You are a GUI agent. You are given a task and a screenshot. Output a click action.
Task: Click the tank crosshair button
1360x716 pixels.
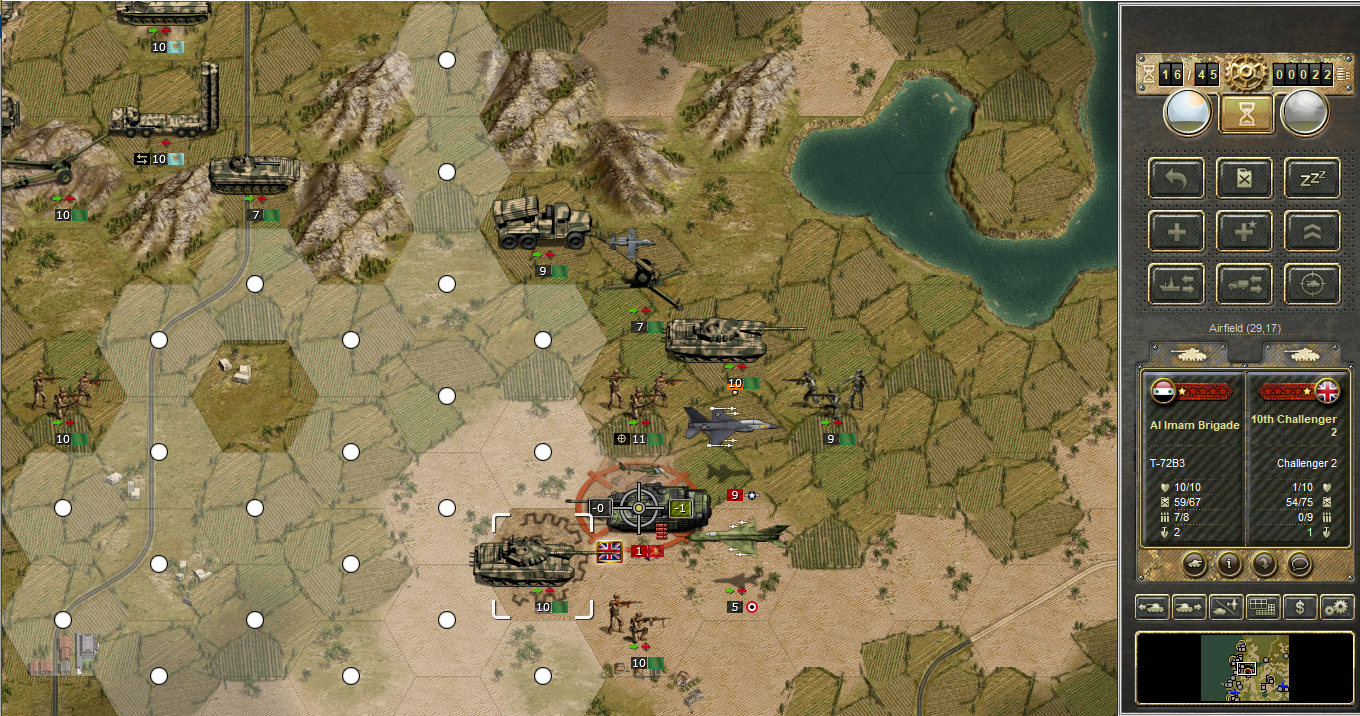point(1312,284)
